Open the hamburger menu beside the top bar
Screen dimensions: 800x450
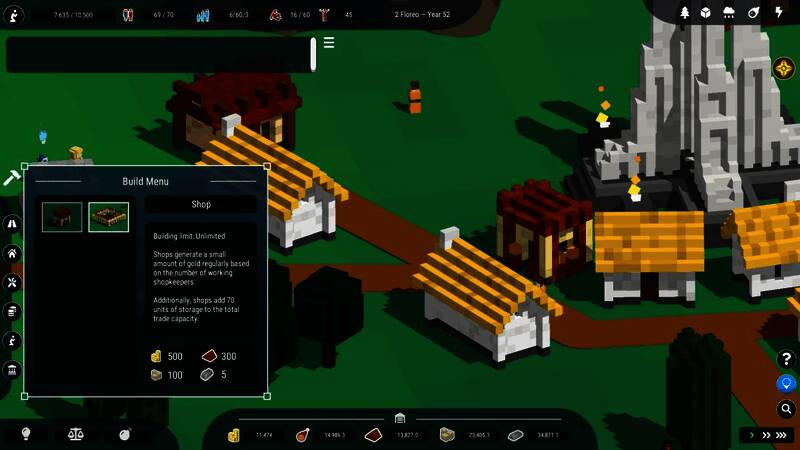[x=329, y=43]
